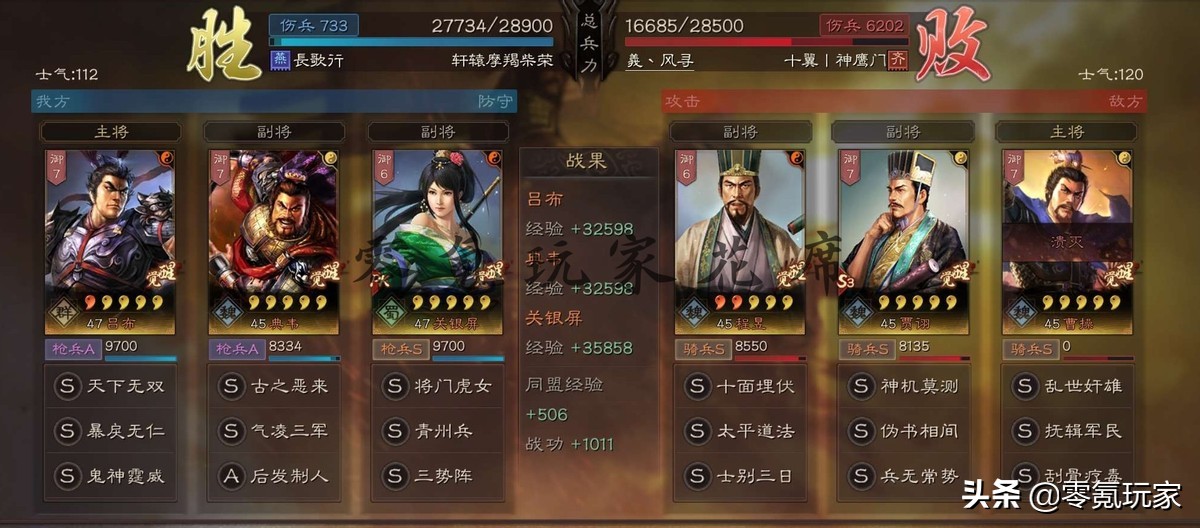View the 古之恶来 skill details
The height and width of the screenshot is (528, 1200).
(x=274, y=386)
